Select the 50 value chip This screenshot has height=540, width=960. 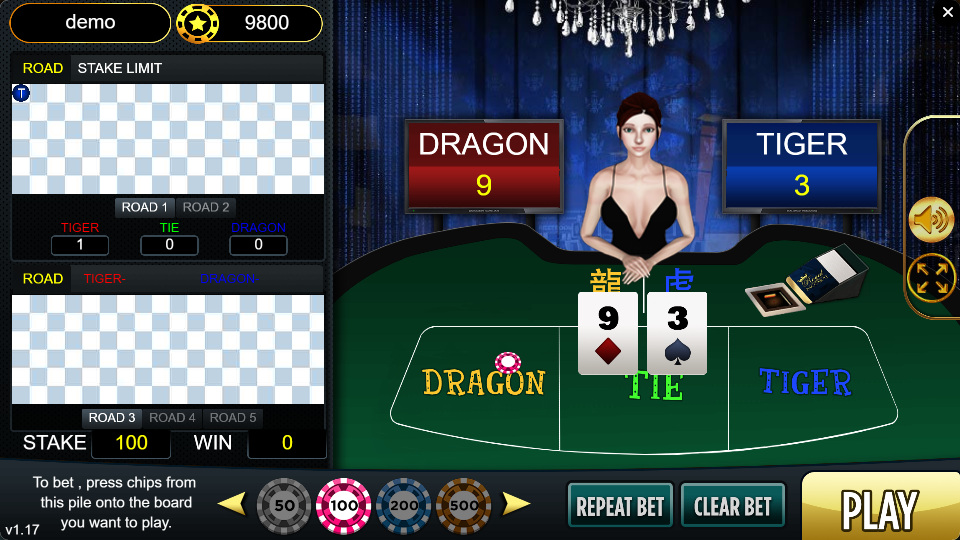(x=285, y=506)
